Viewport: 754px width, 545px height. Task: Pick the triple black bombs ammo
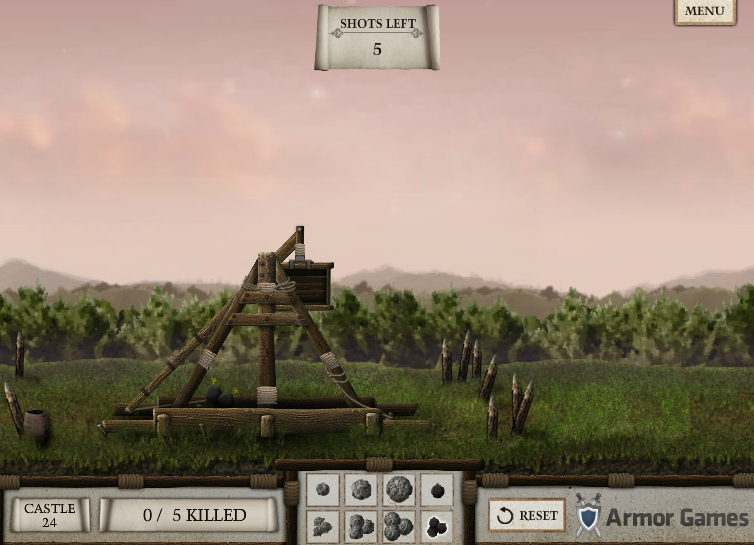pos(436,525)
